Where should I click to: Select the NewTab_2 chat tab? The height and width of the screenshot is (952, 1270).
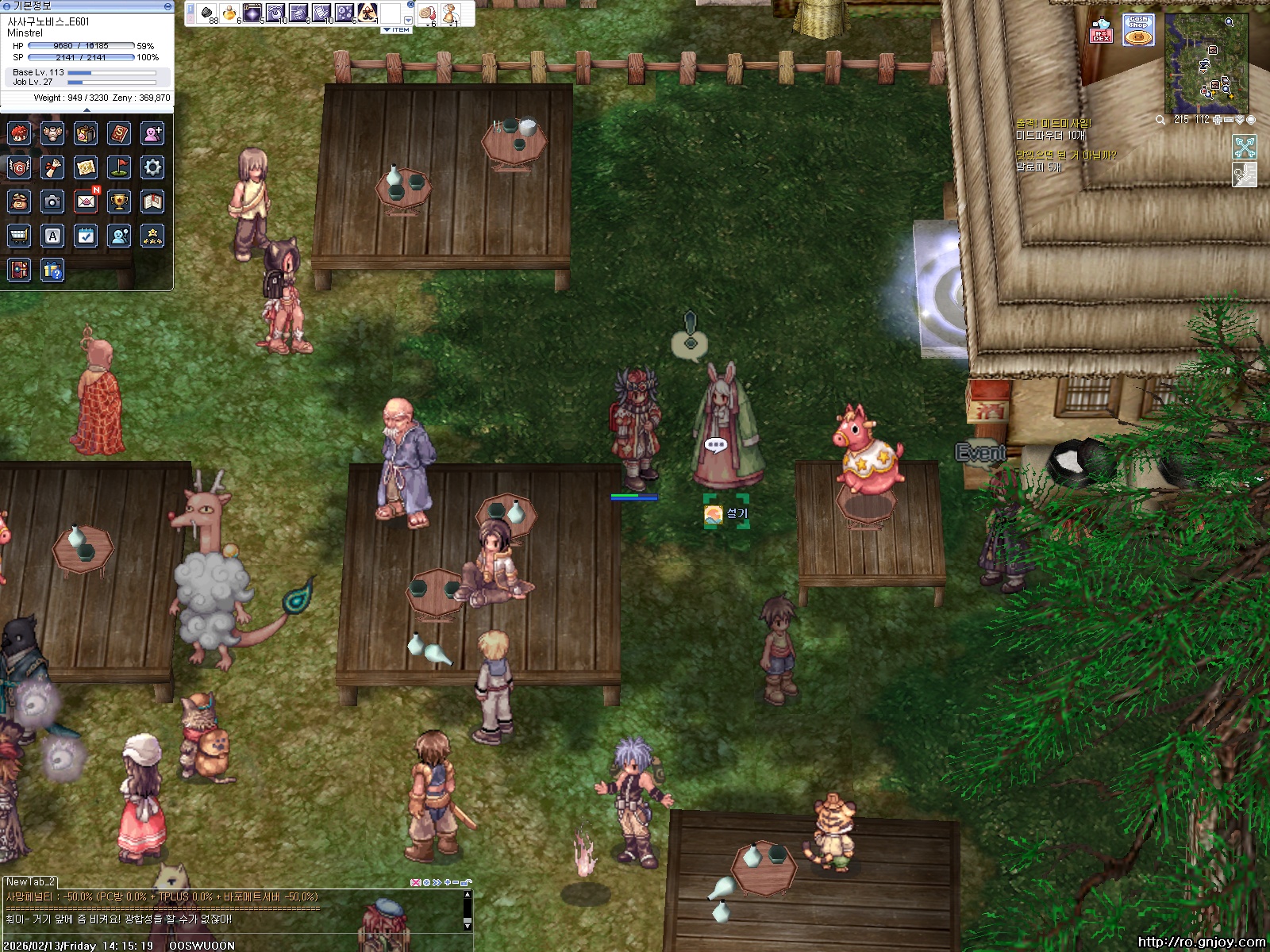(30, 881)
